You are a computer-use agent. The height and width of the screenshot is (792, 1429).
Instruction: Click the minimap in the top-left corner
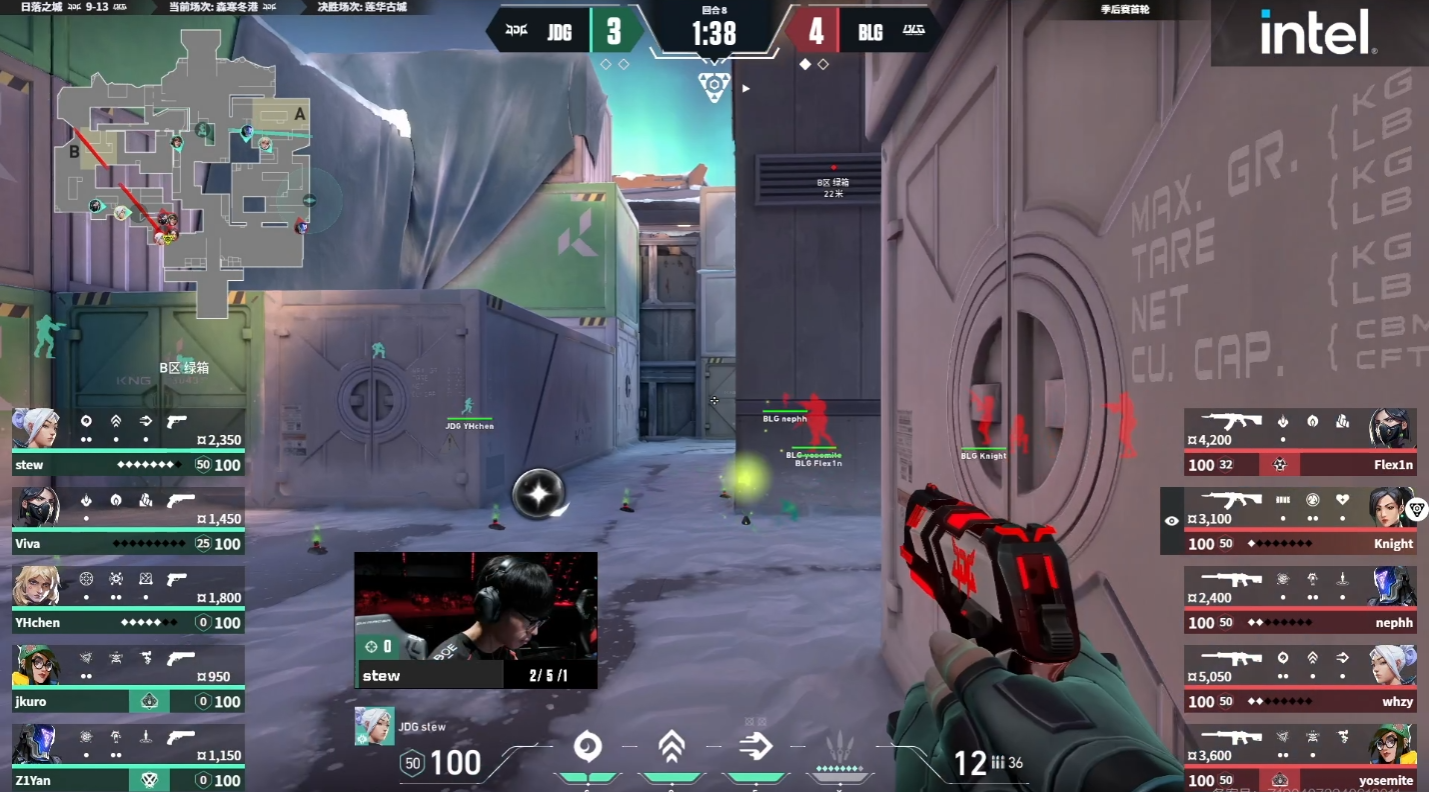(x=182, y=170)
